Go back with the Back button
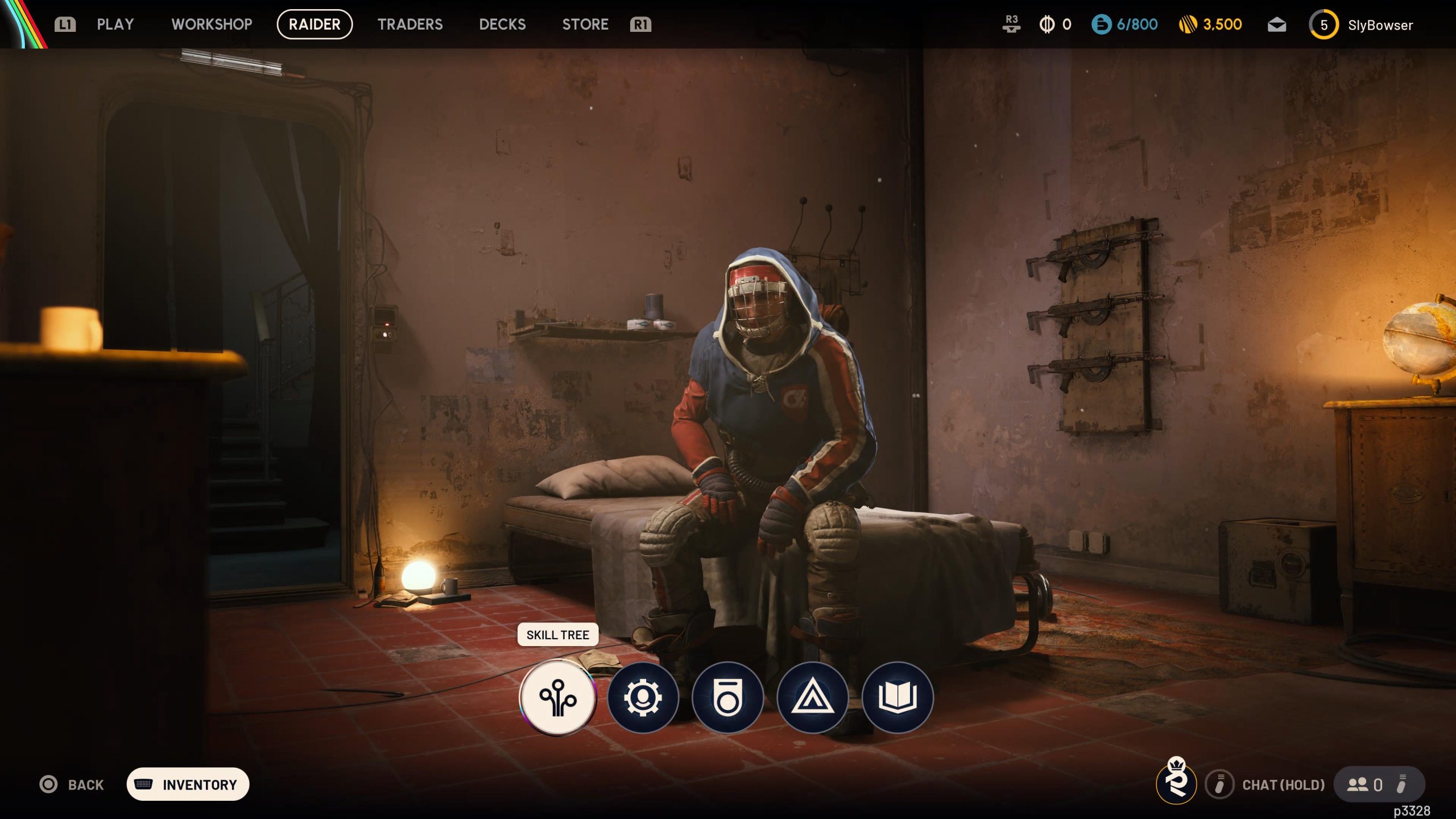Image resolution: width=1456 pixels, height=819 pixels. [72, 784]
